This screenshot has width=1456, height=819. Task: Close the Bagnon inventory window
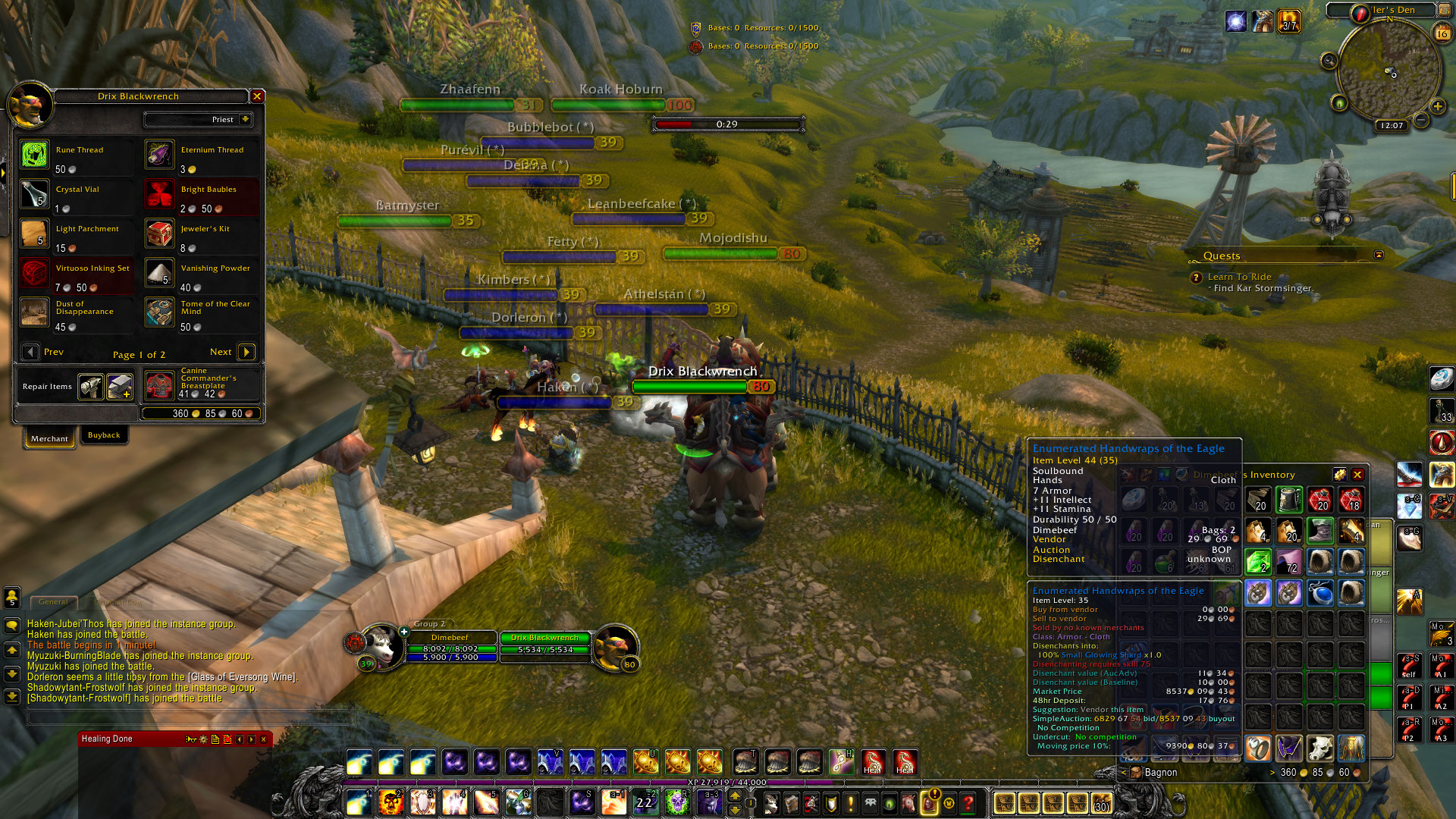(1357, 475)
